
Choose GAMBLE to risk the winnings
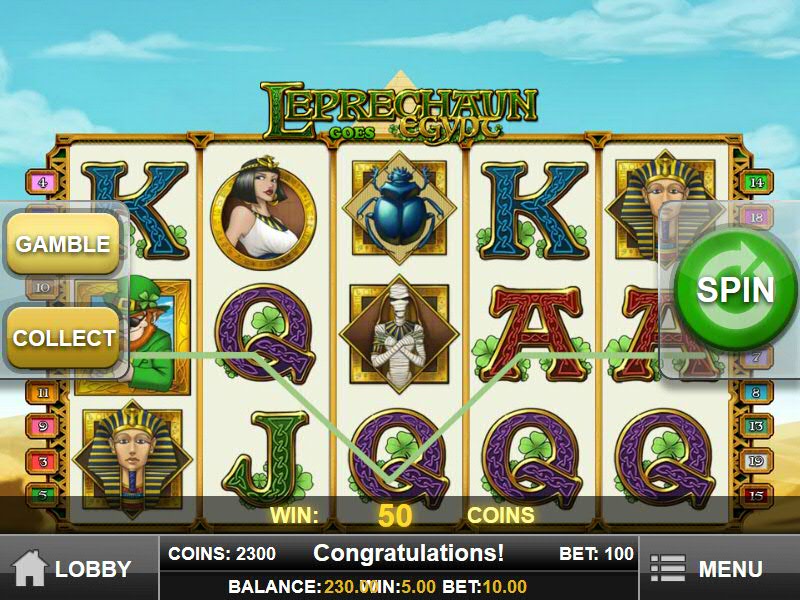pos(63,244)
